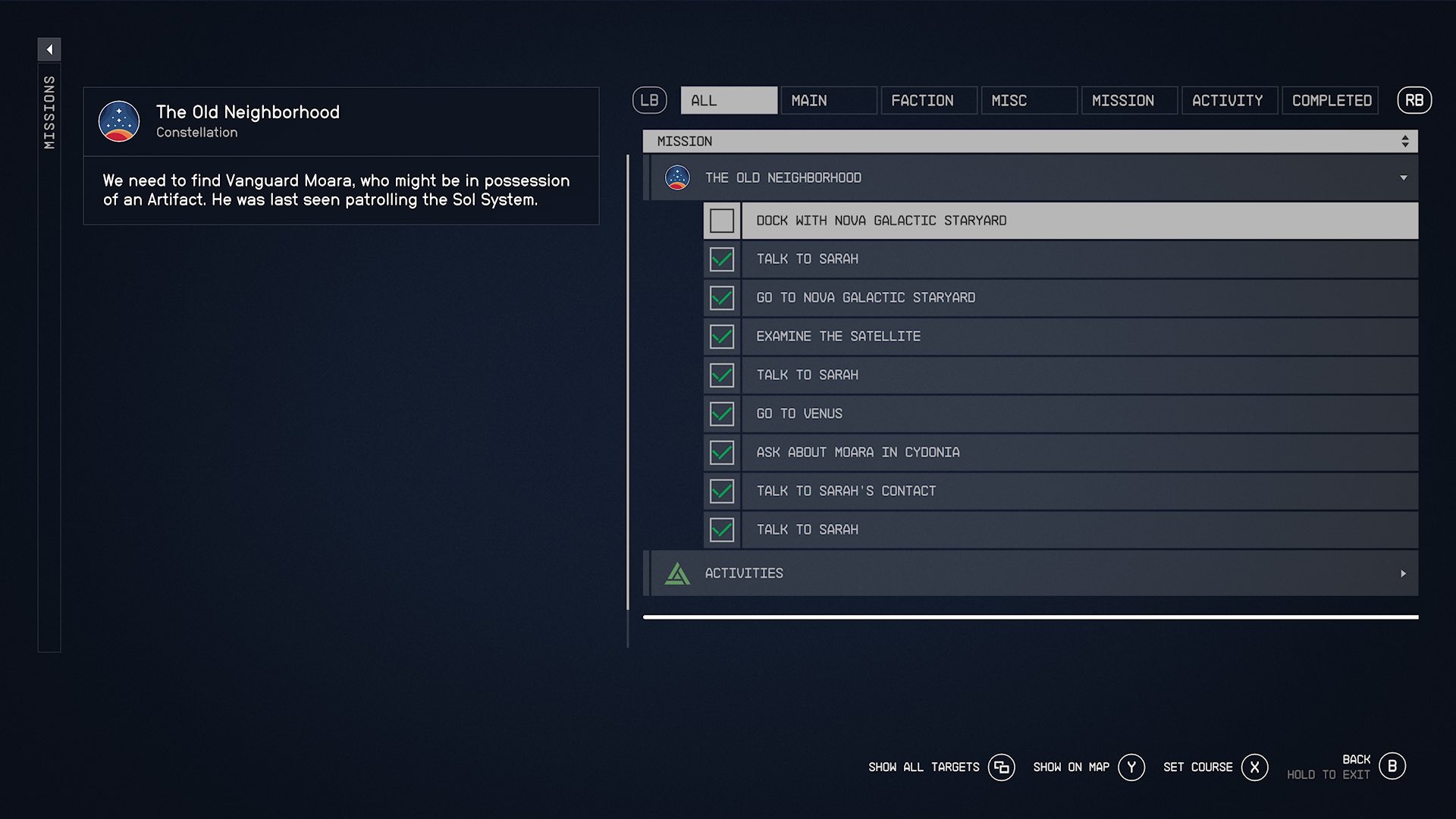Select the FACTION tab
This screenshot has width=1456, height=819.
[x=928, y=100]
